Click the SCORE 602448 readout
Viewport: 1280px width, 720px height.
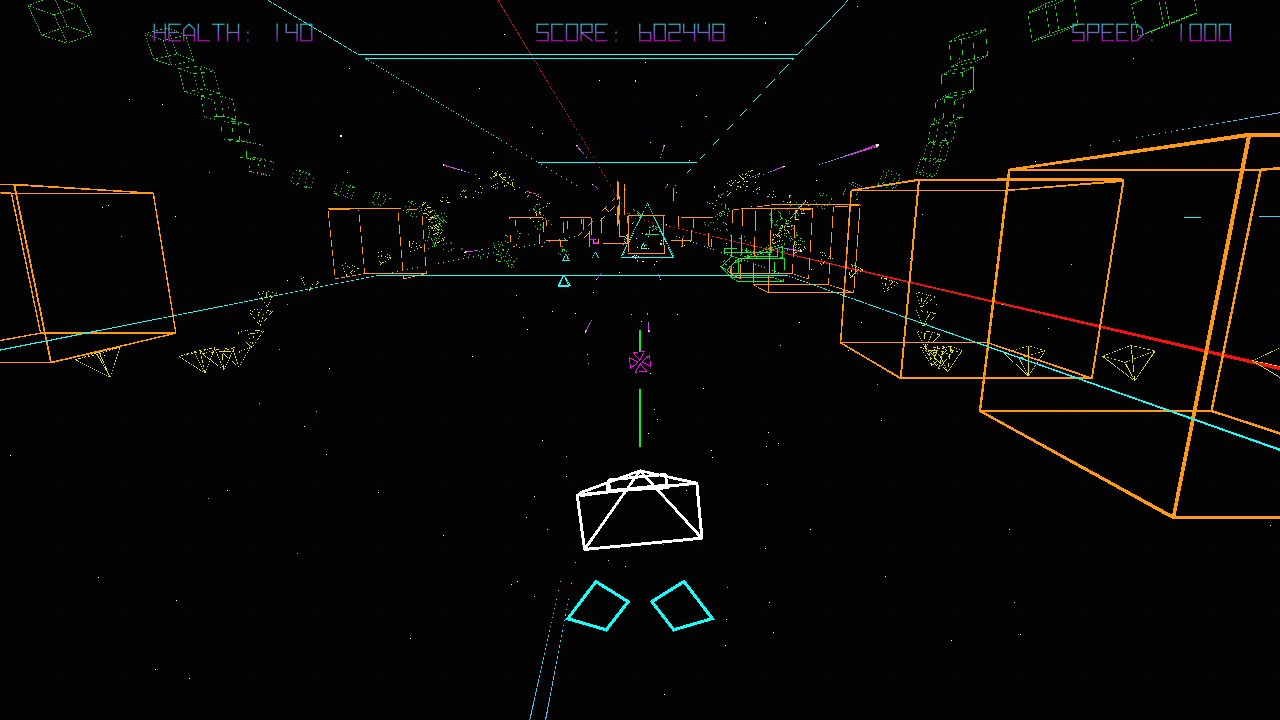tap(630, 33)
